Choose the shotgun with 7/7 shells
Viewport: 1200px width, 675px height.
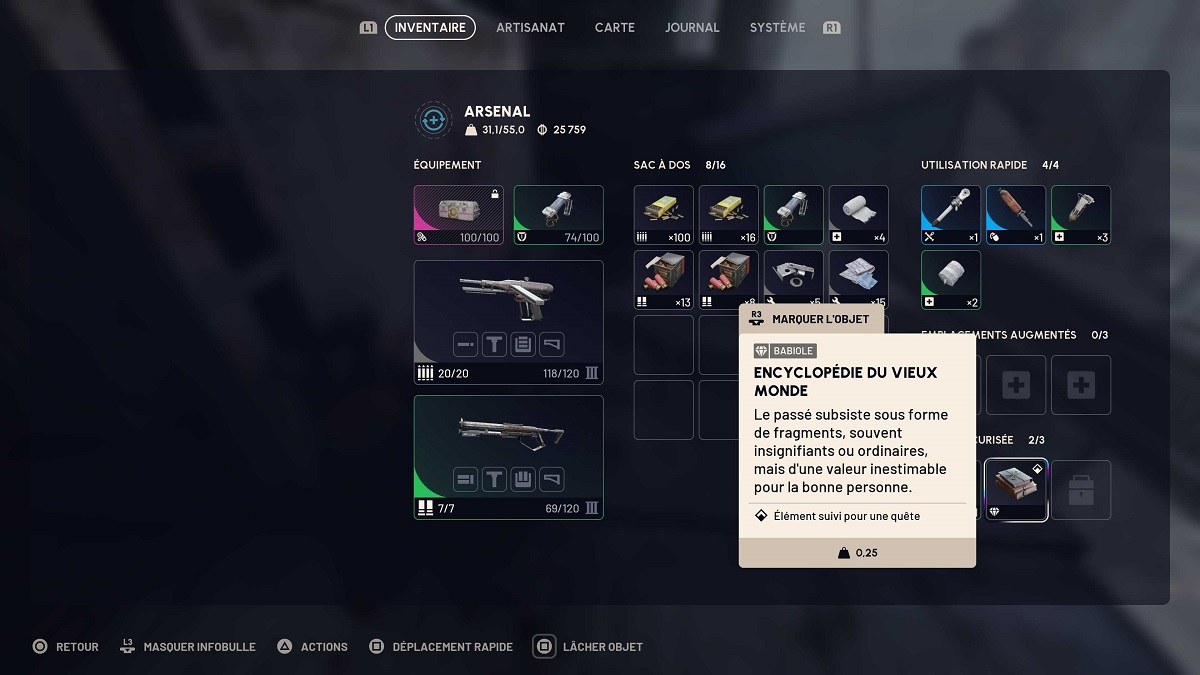pyautogui.click(x=508, y=457)
